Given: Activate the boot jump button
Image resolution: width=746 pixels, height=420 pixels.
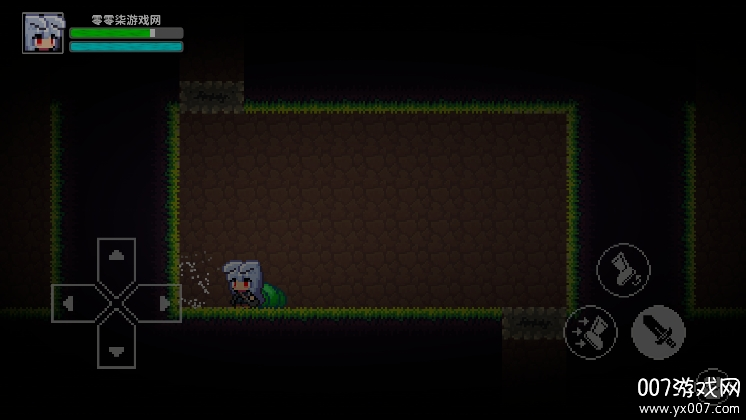Looking at the screenshot, I should [x=623, y=271].
